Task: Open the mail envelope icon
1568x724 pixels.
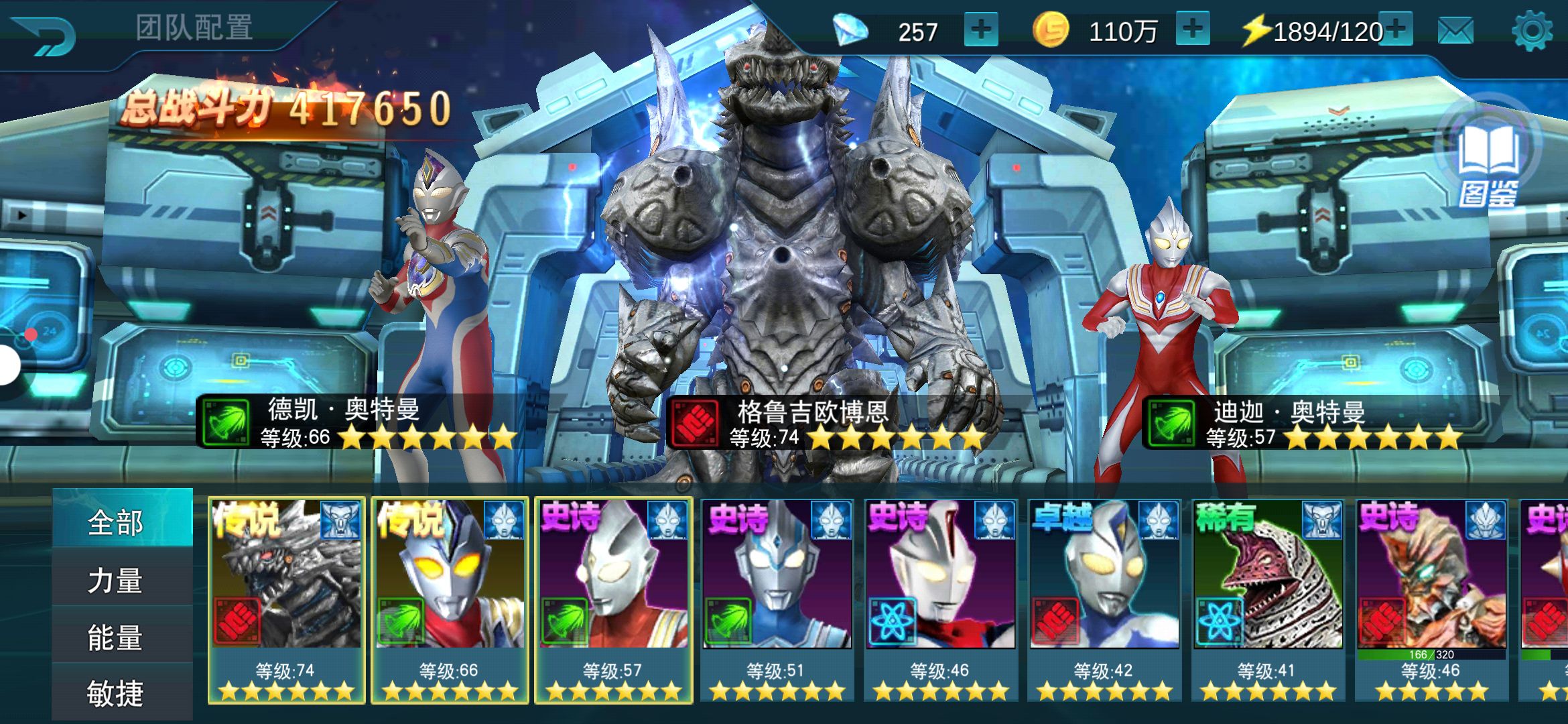Action: click(x=1455, y=31)
